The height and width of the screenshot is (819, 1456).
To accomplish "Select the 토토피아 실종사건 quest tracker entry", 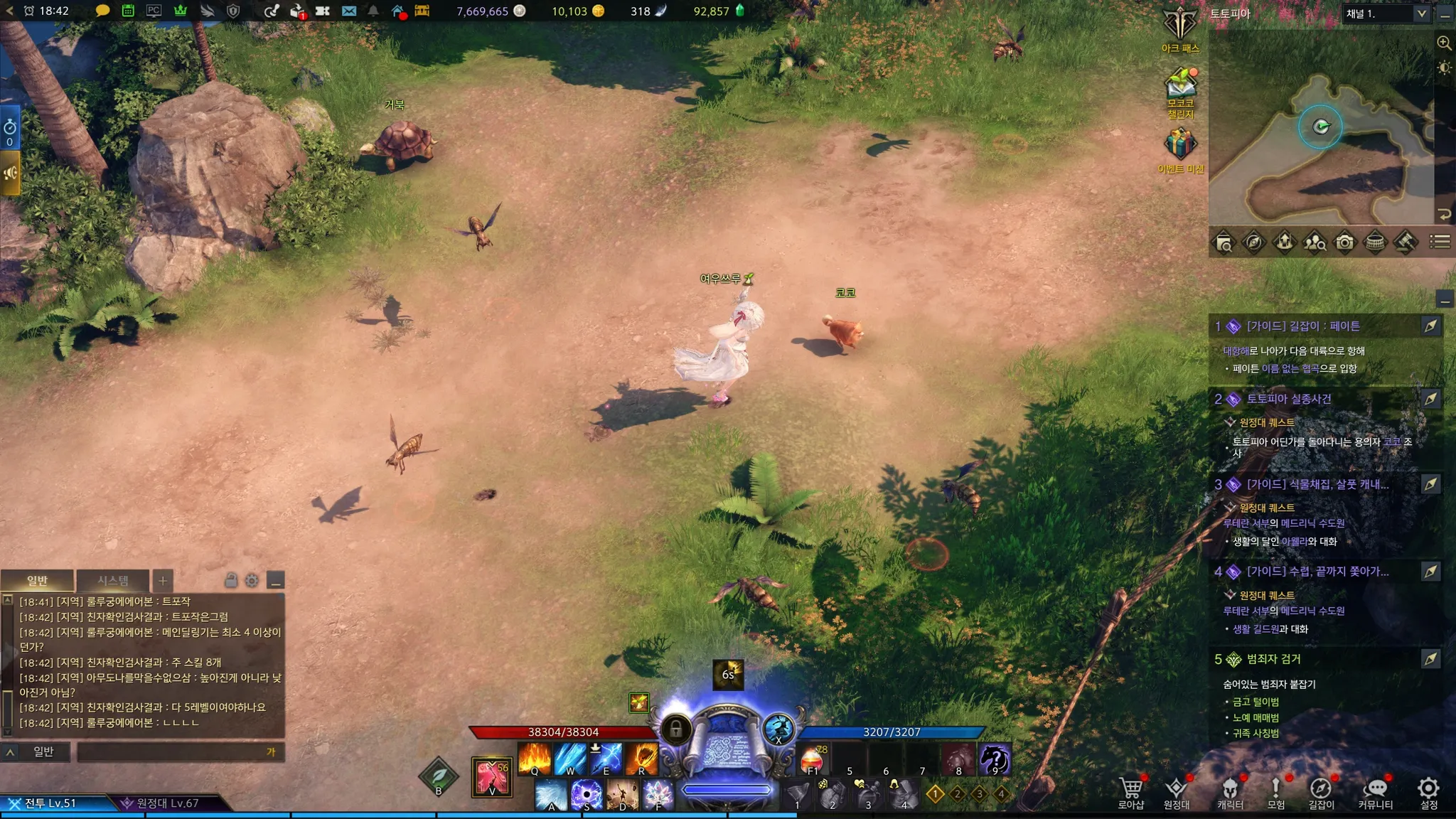I will pos(1288,399).
